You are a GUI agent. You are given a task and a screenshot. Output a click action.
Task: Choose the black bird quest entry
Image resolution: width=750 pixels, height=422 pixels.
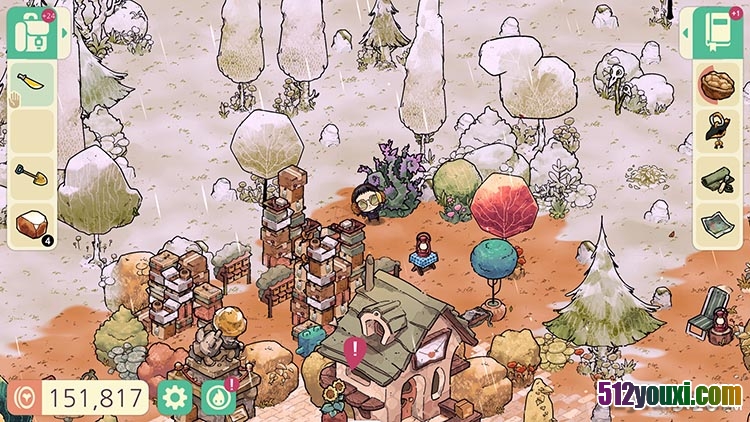click(719, 131)
